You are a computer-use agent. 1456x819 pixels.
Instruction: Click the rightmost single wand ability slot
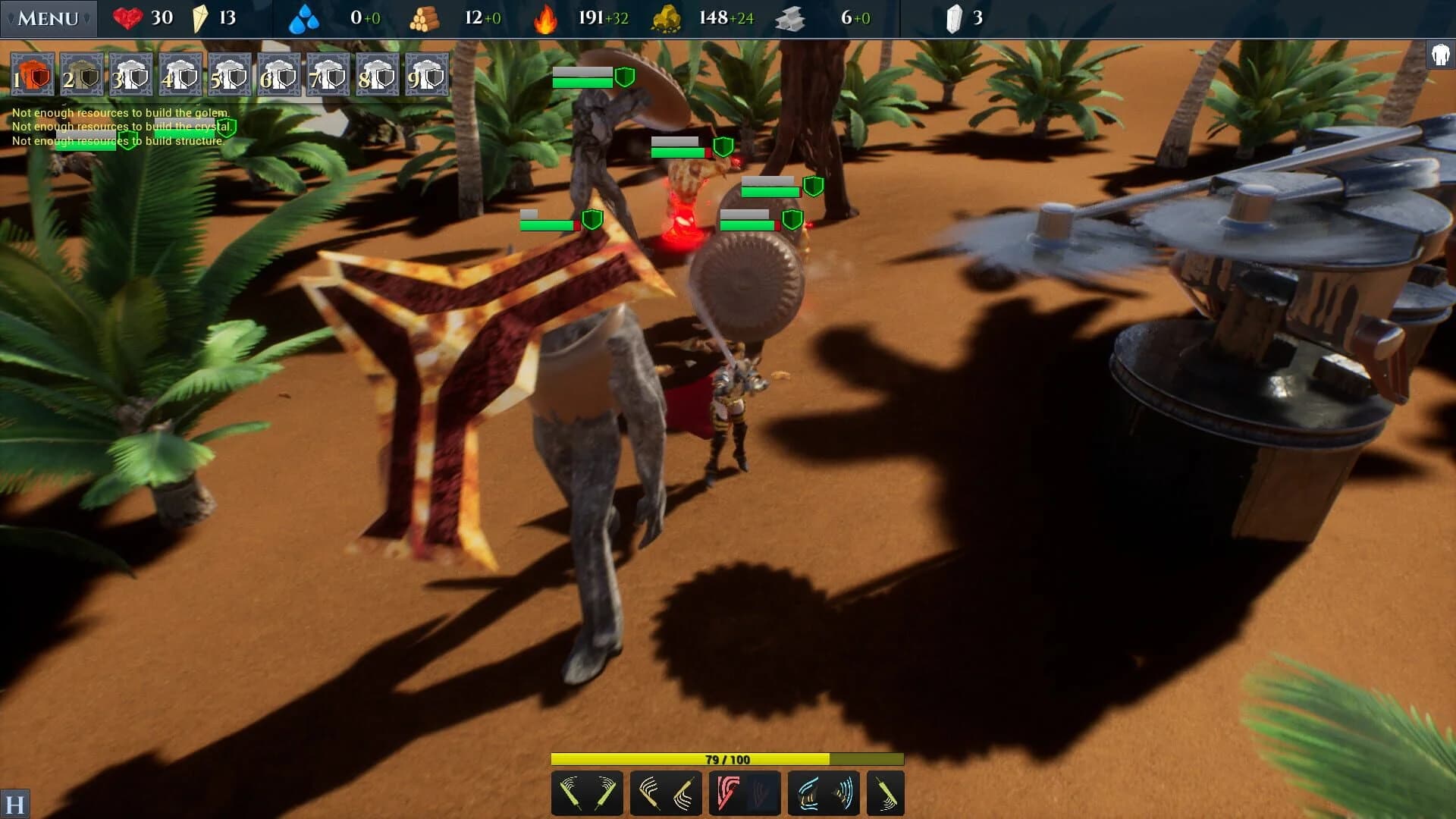(885, 792)
